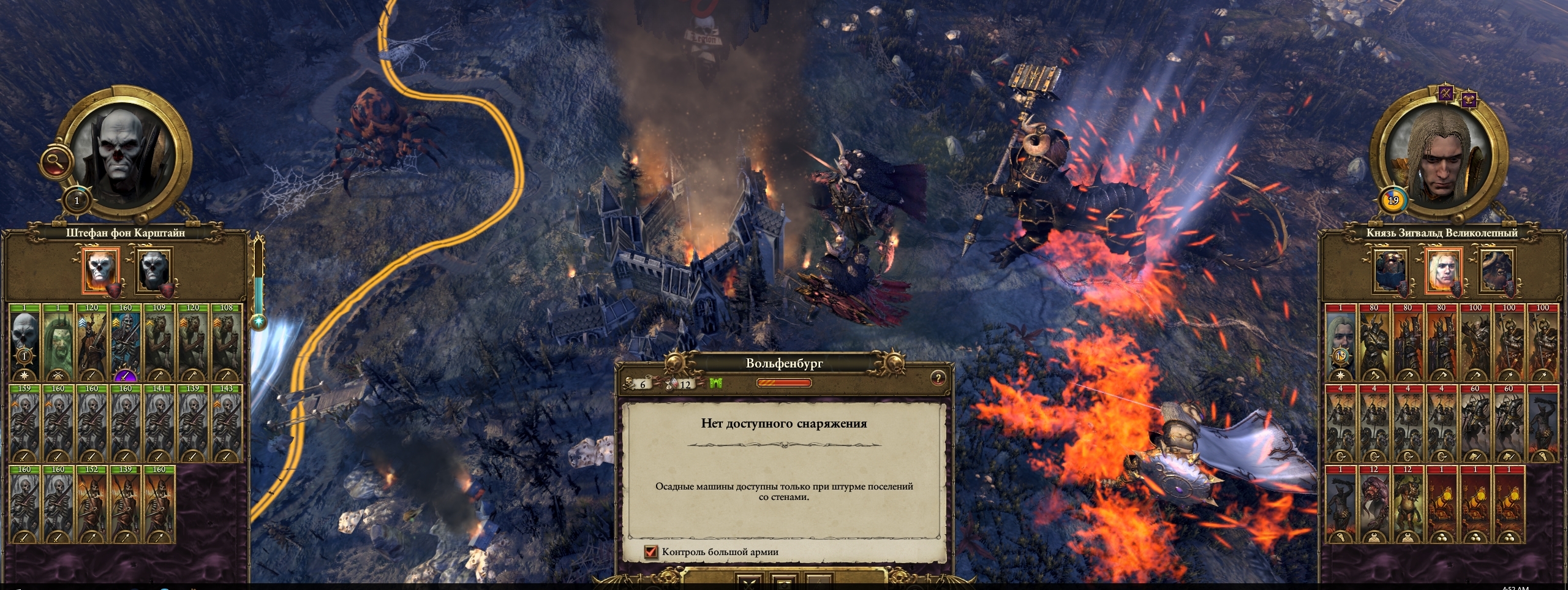Viewport: 1568px width, 590px height.
Task: Click the green city walls icon in siege header
Action: [x=717, y=383]
